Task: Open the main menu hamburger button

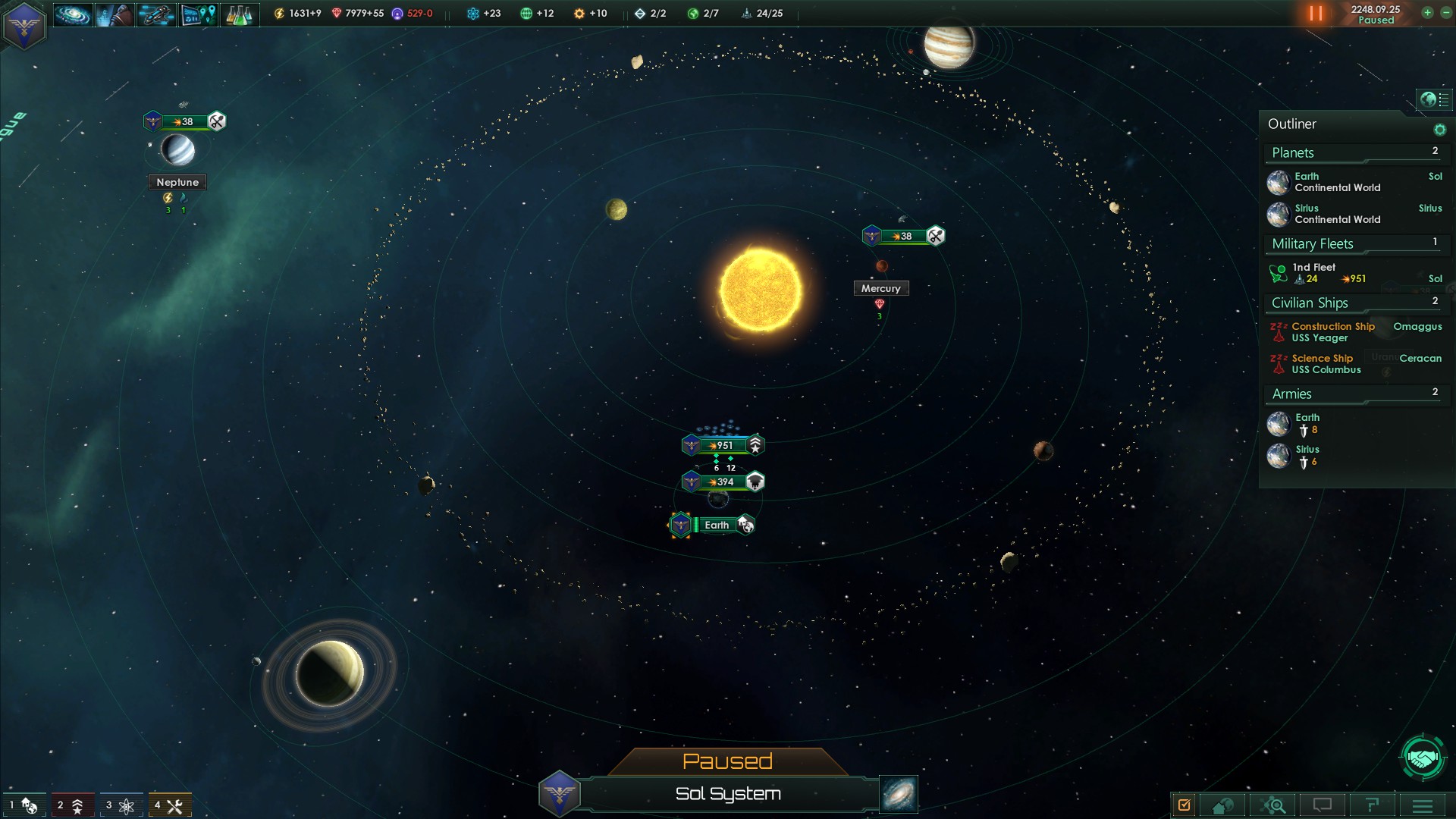Action: (1422, 805)
